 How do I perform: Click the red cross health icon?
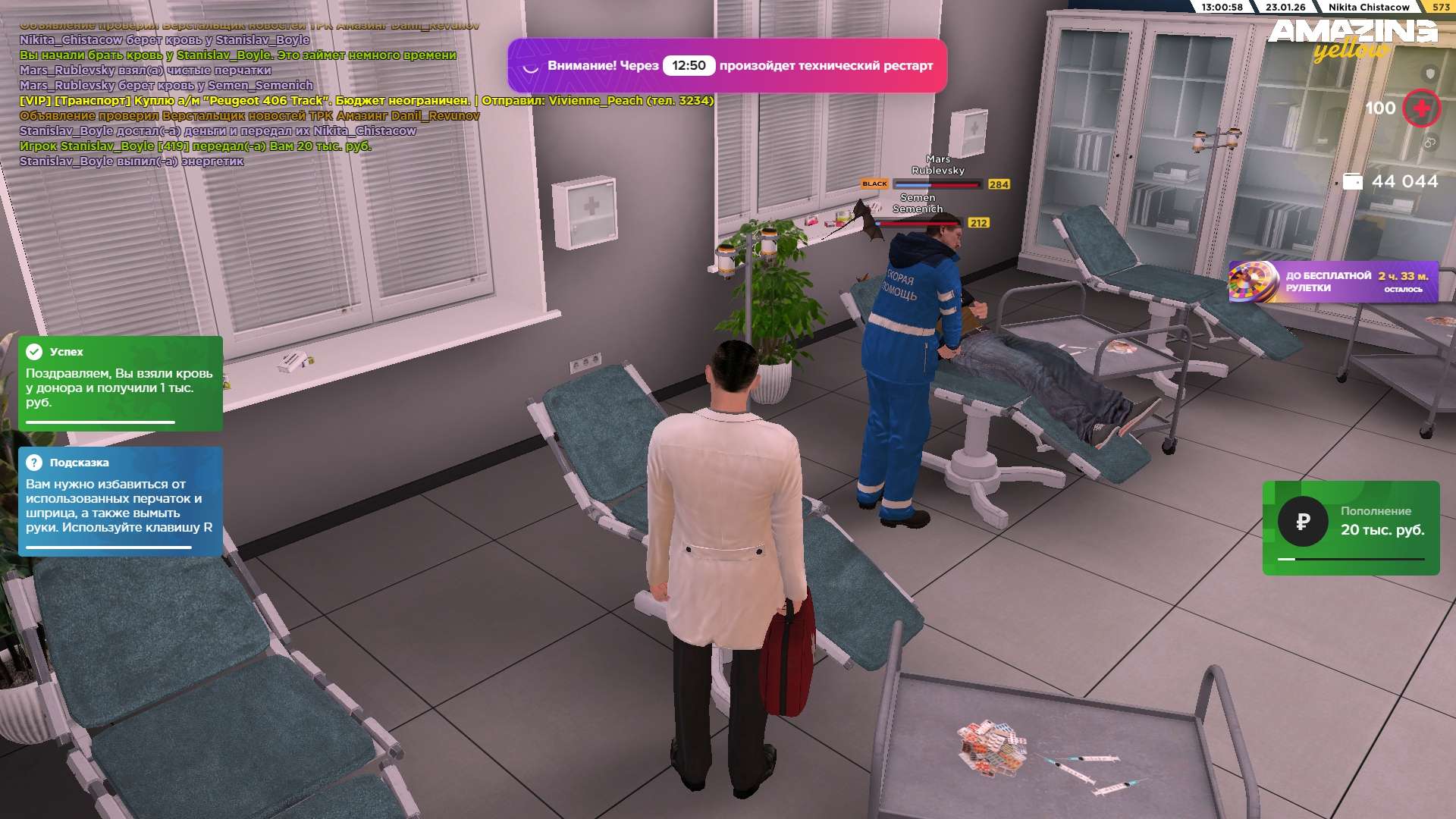pyautogui.click(x=1421, y=108)
